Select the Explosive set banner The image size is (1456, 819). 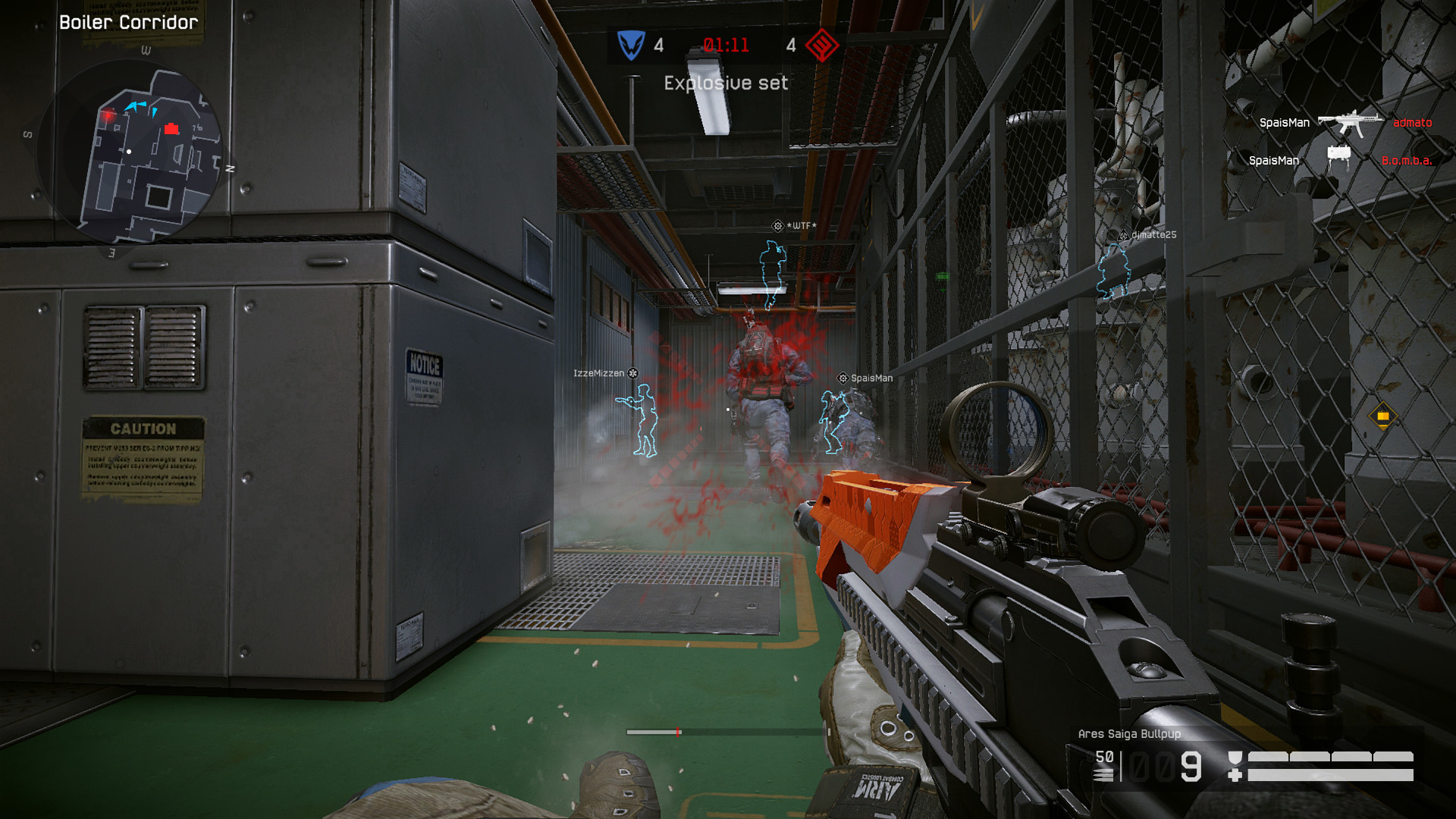(x=725, y=82)
